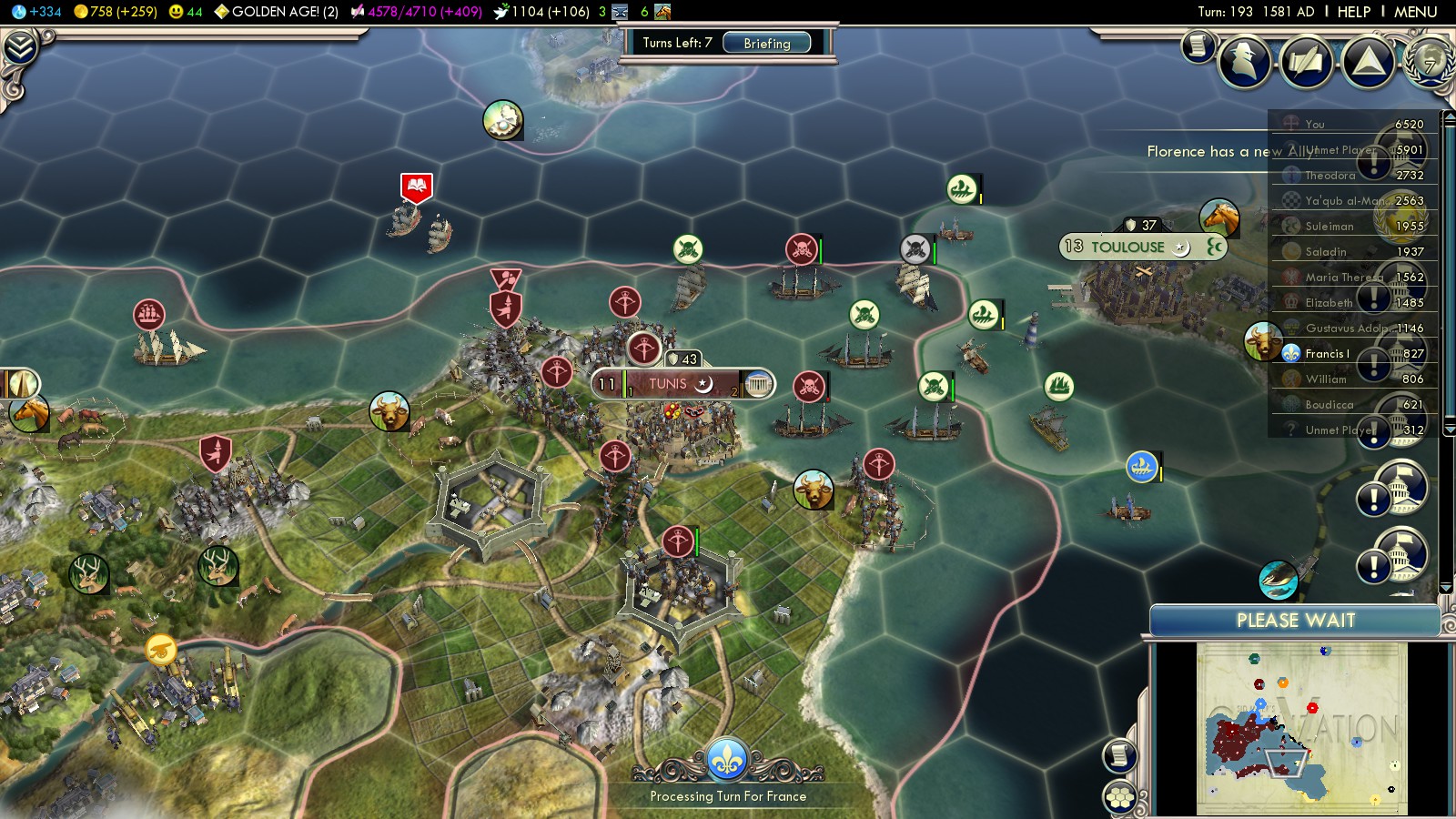Screen dimensions: 1456x819
Task: Select the Toulouse city banner
Action: pos(1128,247)
